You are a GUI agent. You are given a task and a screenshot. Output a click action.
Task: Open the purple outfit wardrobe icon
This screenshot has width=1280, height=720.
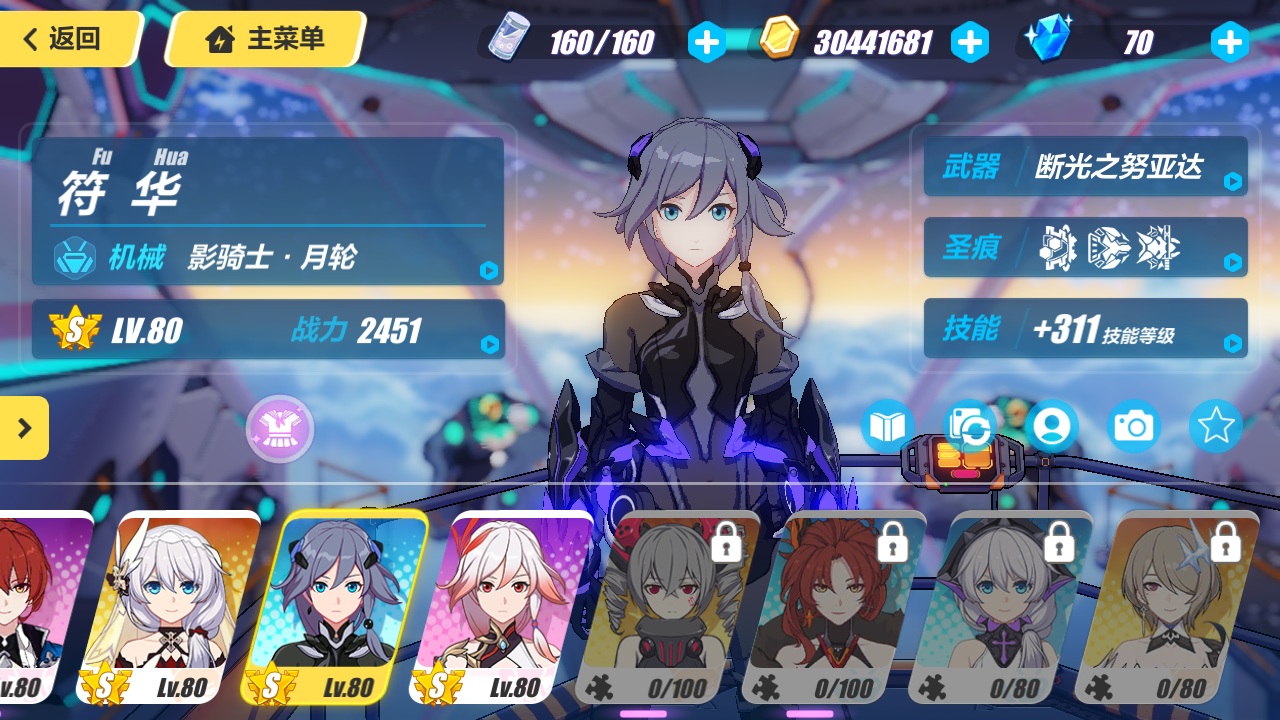point(280,429)
